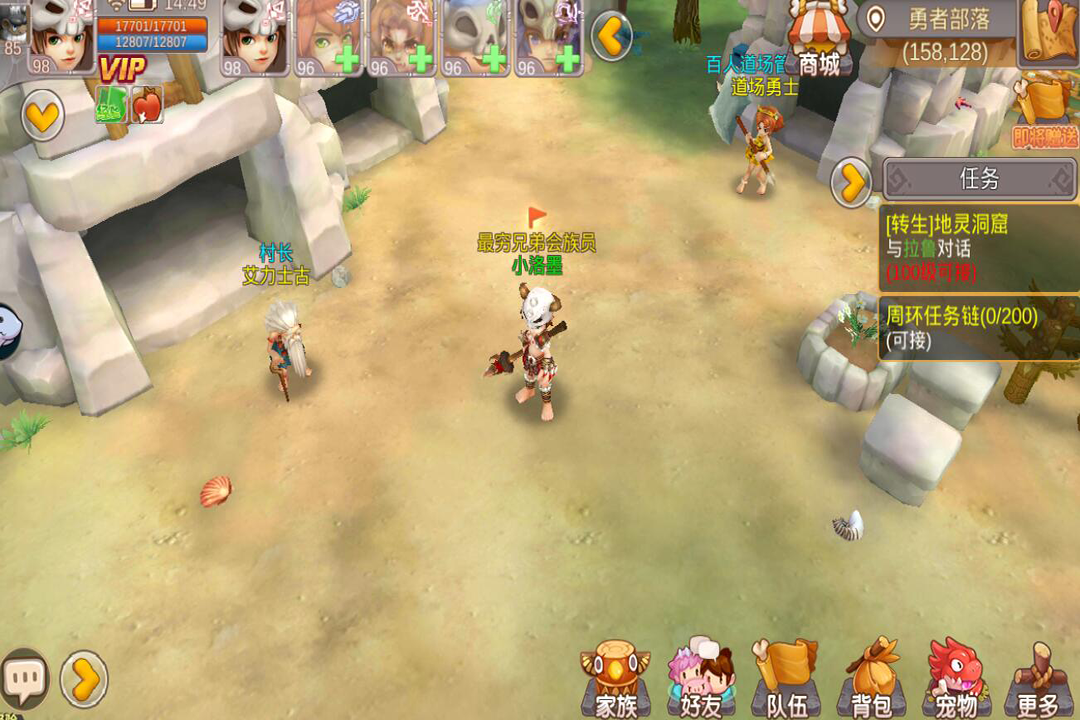1080x720 pixels.
Task: Show the 更多 (More) options
Action: point(1036,682)
